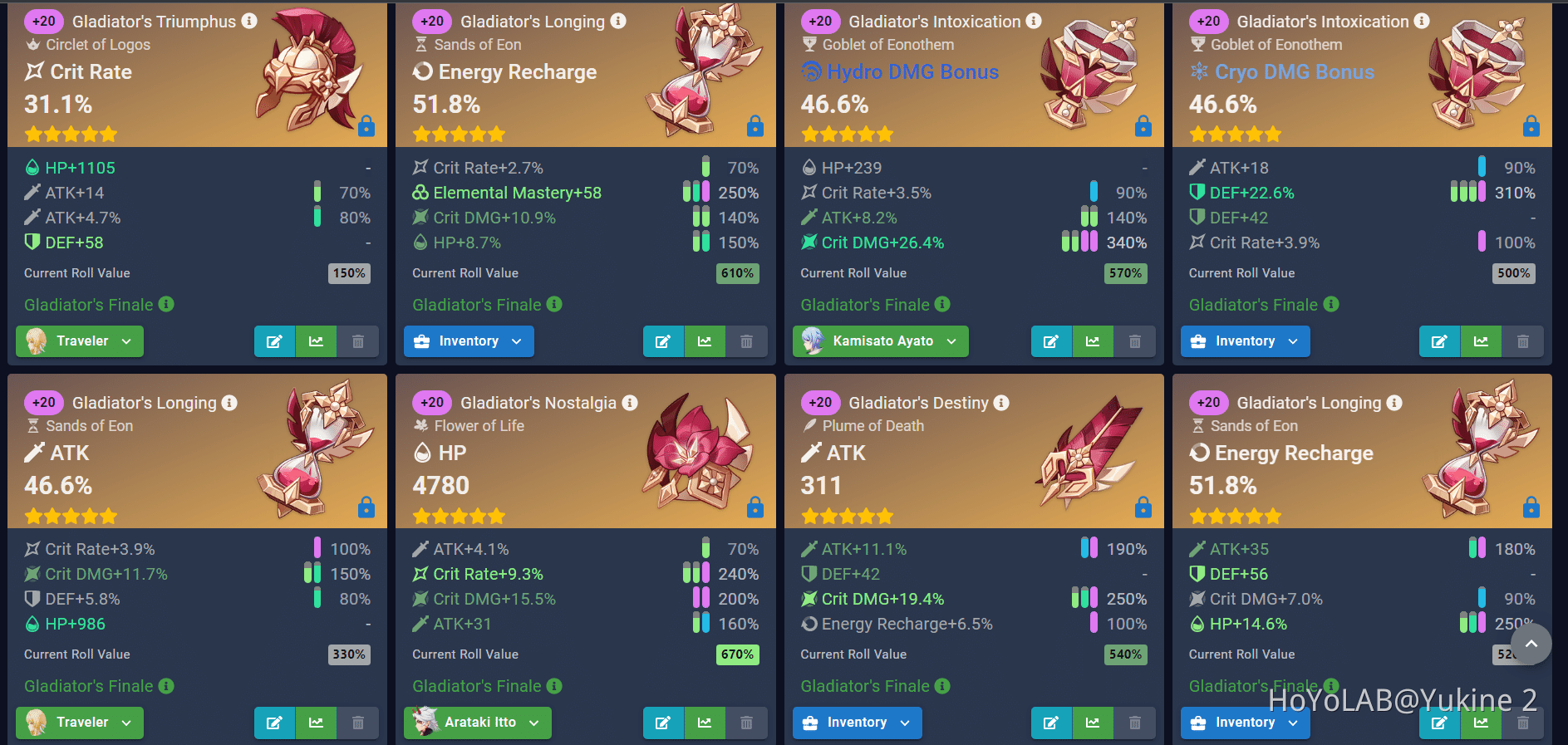Unlock the Cryo DMG Goblet artifact
The height and width of the screenshot is (745, 1568).
point(1530,126)
